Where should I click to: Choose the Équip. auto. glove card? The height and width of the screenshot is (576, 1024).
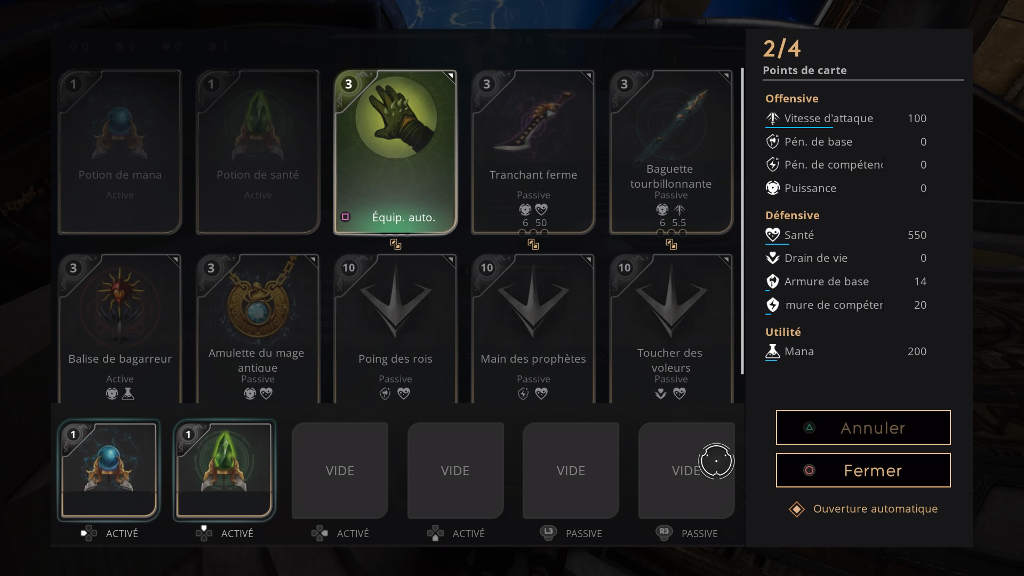pyautogui.click(x=395, y=150)
